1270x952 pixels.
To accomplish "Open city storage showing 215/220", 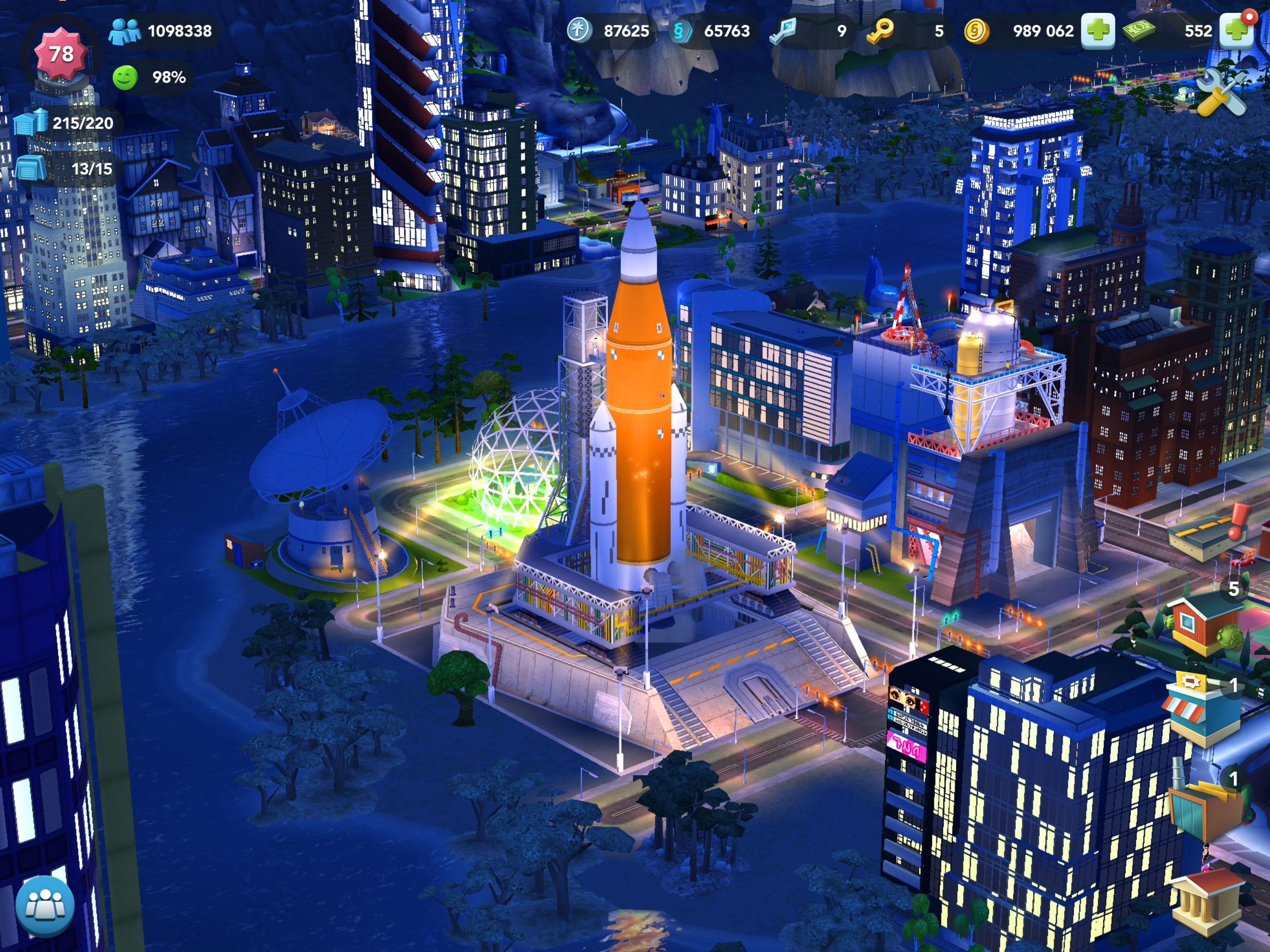I will 64,123.
